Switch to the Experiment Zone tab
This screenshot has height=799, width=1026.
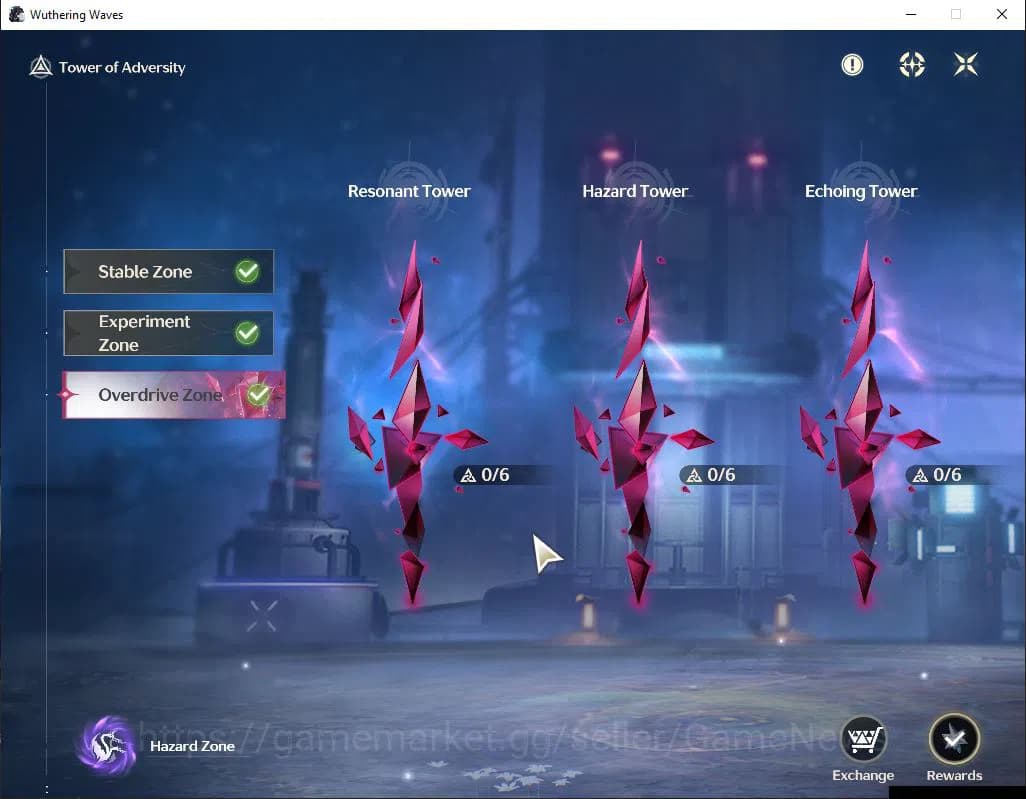168,333
